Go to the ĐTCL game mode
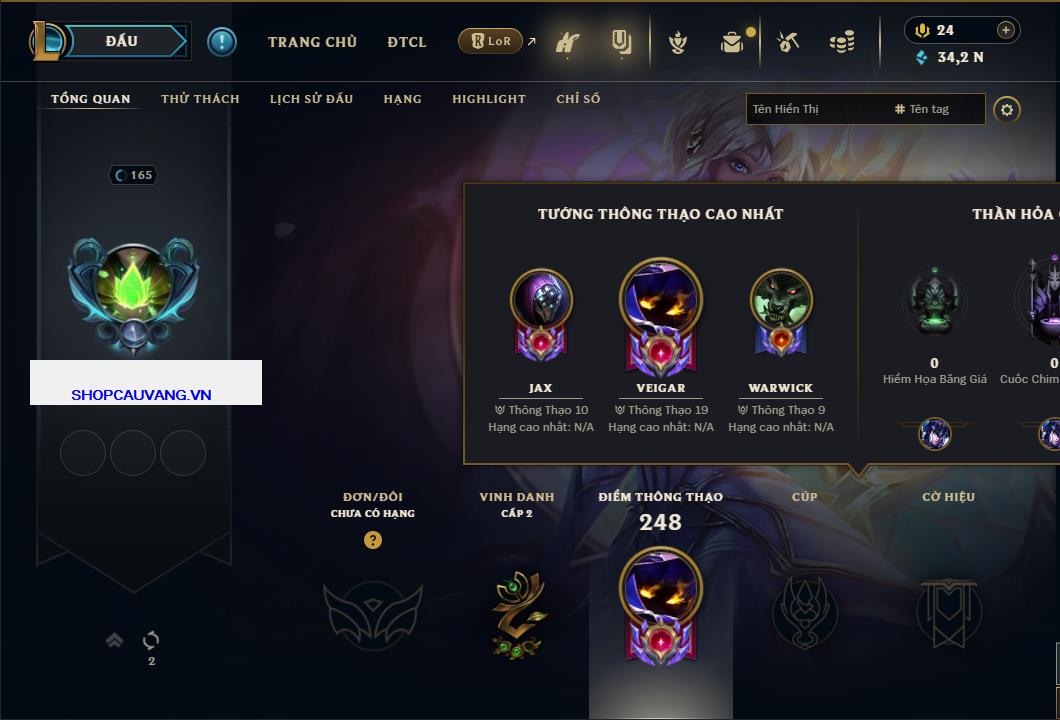The height and width of the screenshot is (720, 1060). point(407,42)
